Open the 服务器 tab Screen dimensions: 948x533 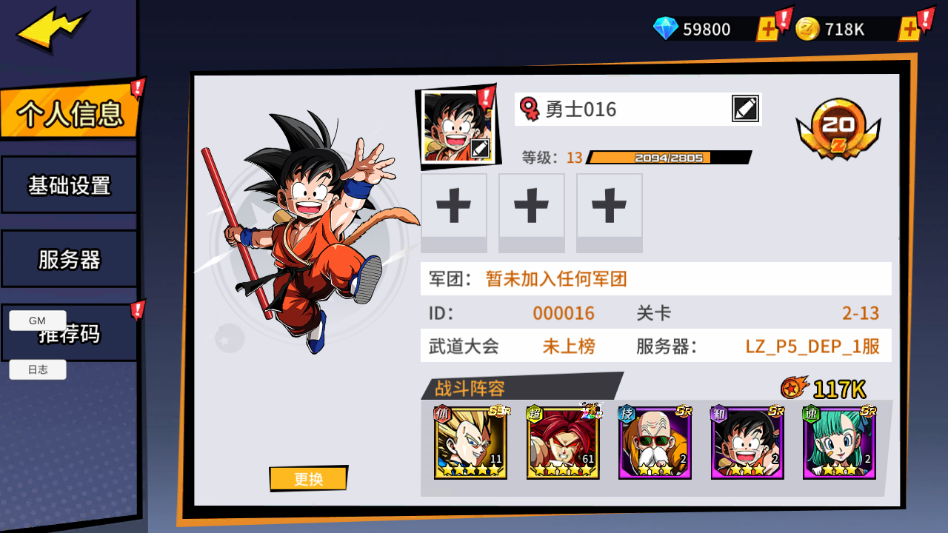point(68,260)
